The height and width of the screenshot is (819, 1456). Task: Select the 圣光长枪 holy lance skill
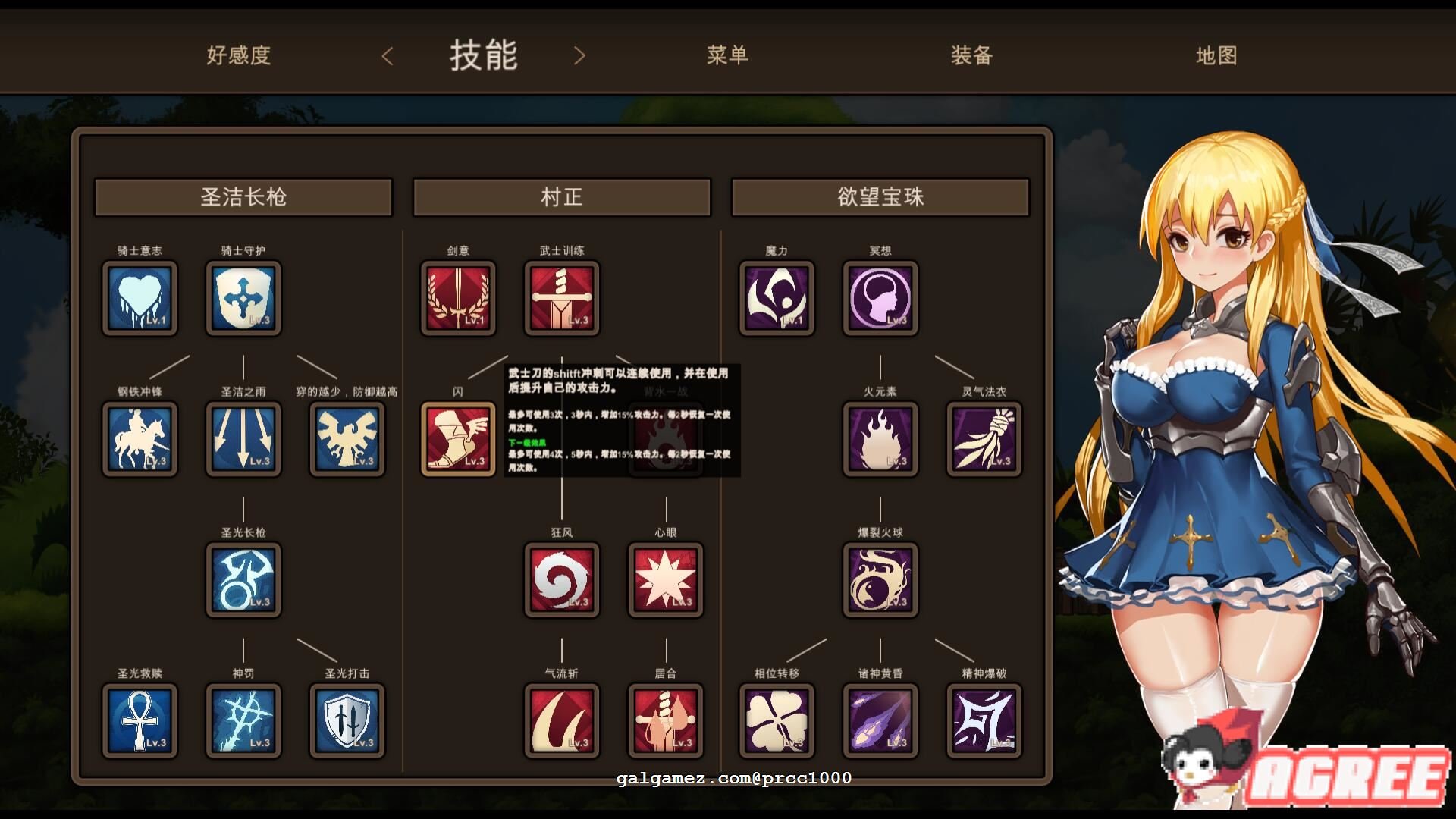tap(243, 580)
